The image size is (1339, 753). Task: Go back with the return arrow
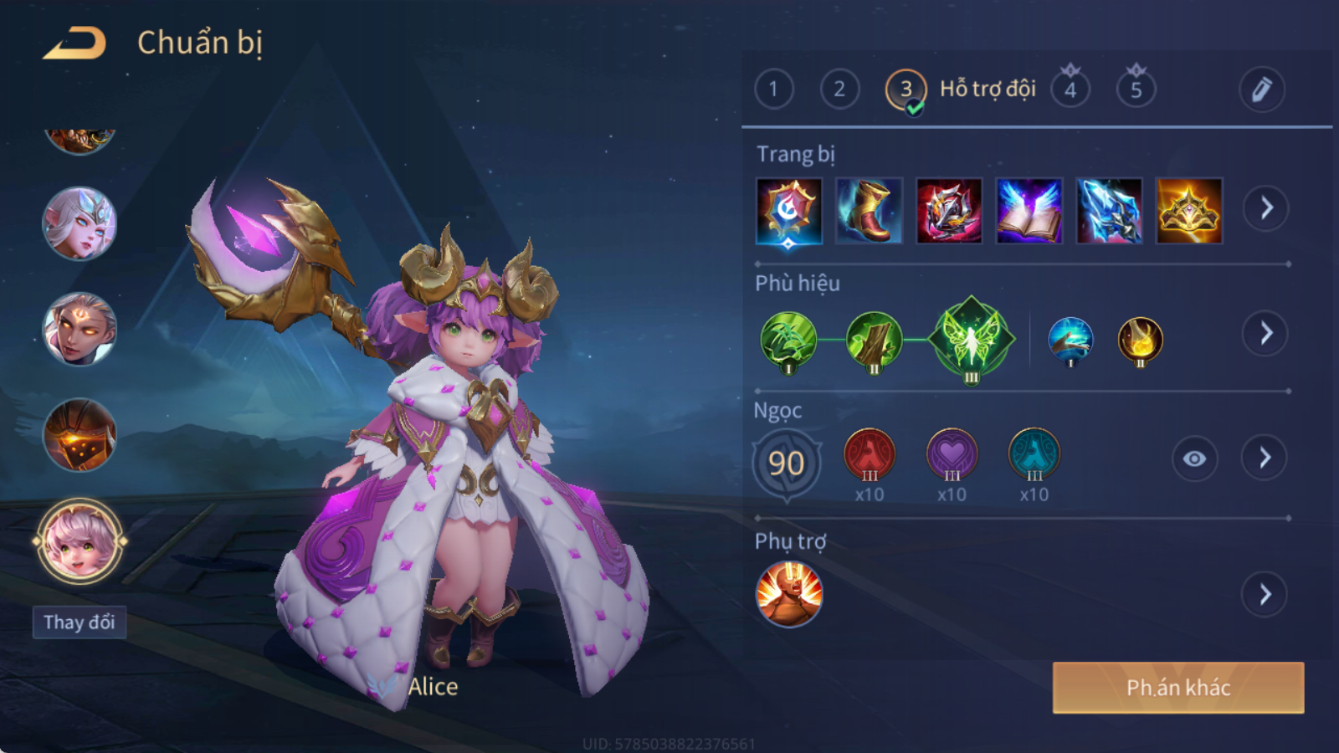click(x=75, y=43)
